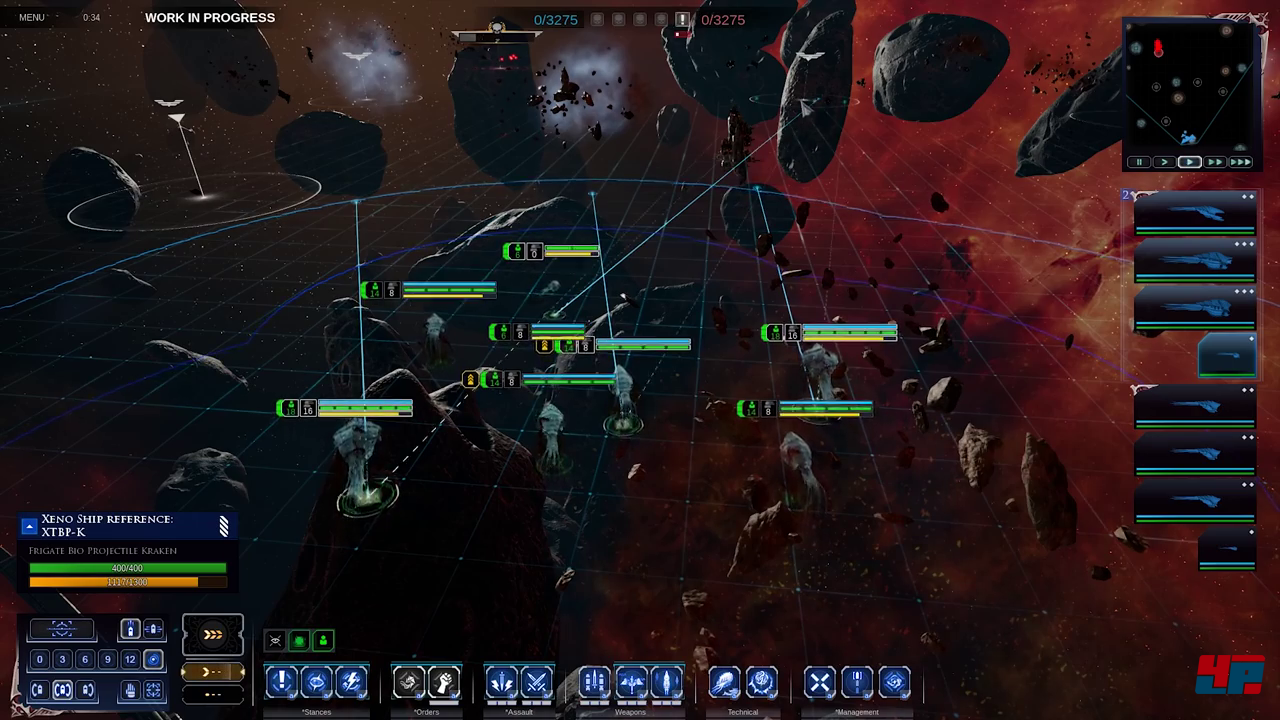Choose engagement range 0 button

[x=40, y=659]
